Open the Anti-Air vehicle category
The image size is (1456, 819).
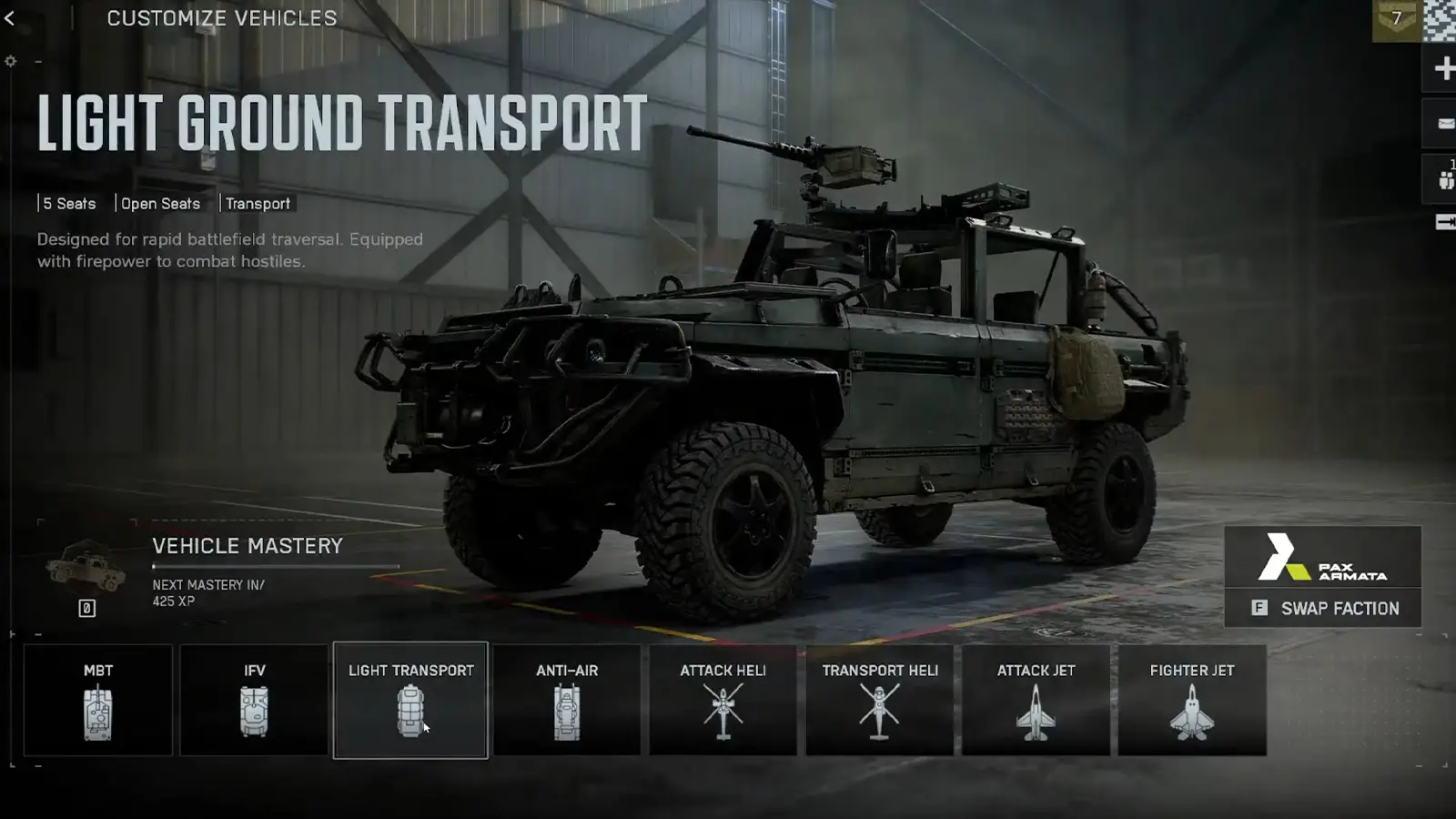pos(567,700)
